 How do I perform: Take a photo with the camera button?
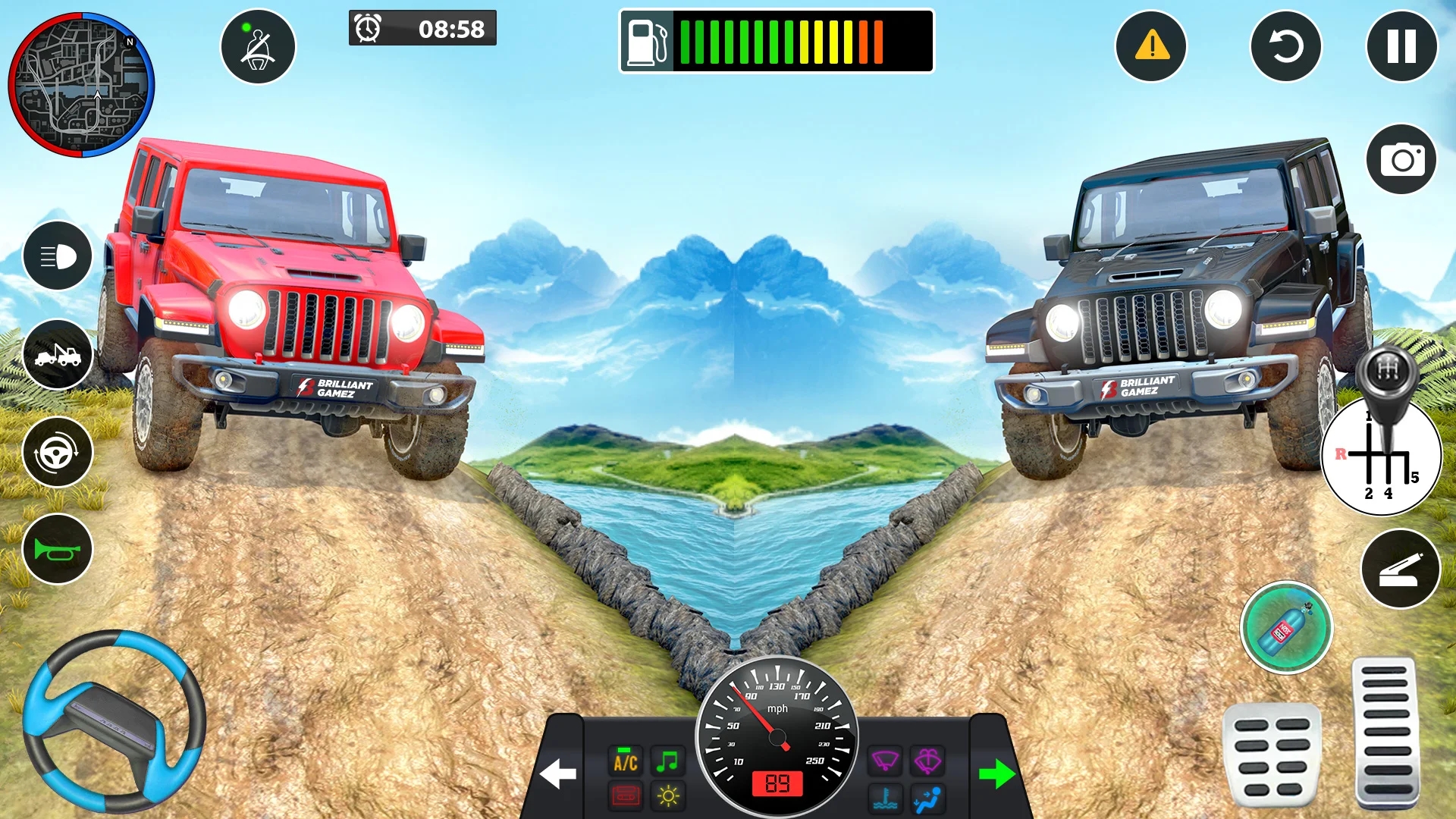coord(1401,159)
